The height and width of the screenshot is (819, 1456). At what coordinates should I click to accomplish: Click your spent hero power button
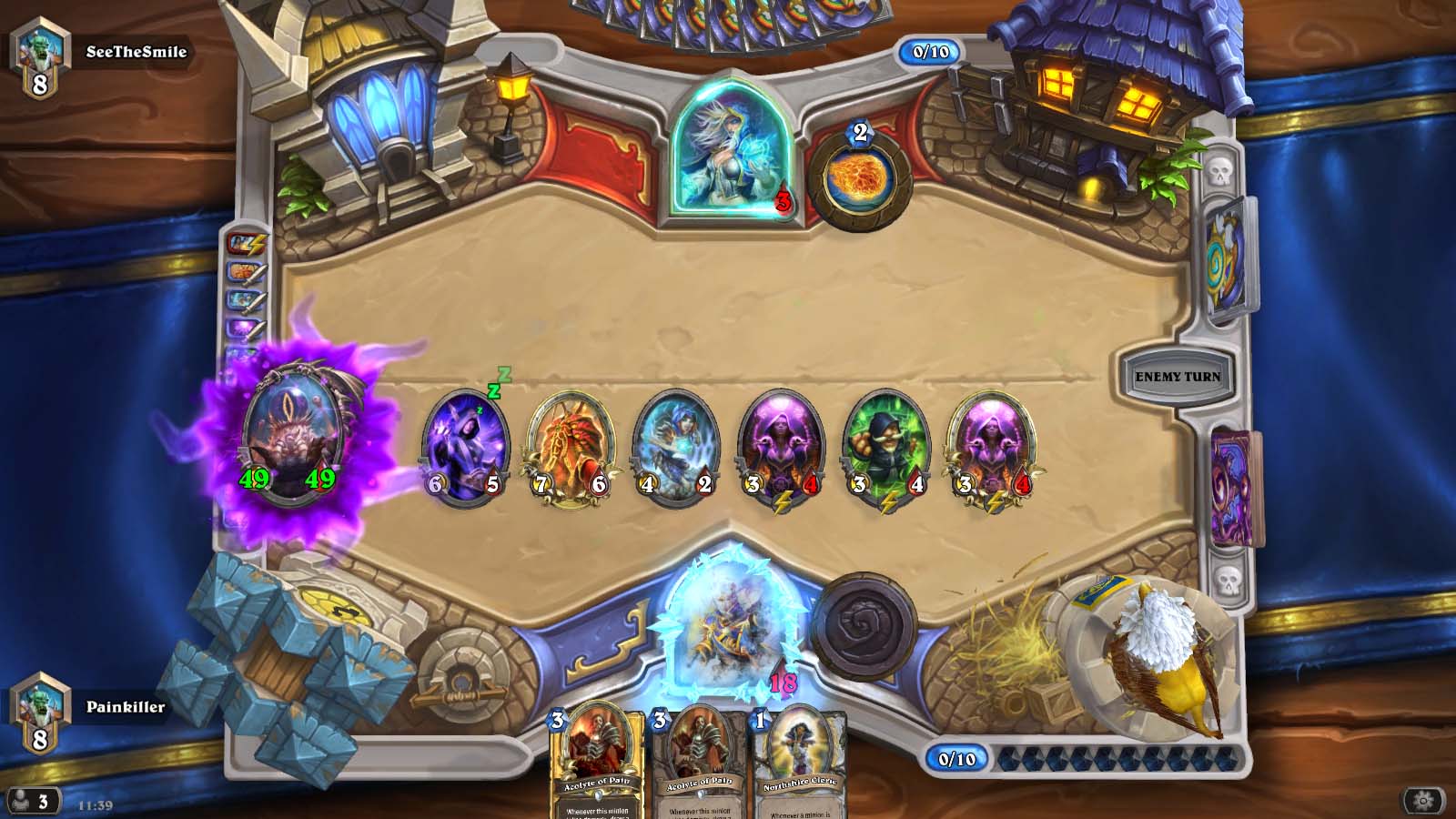pos(863,627)
